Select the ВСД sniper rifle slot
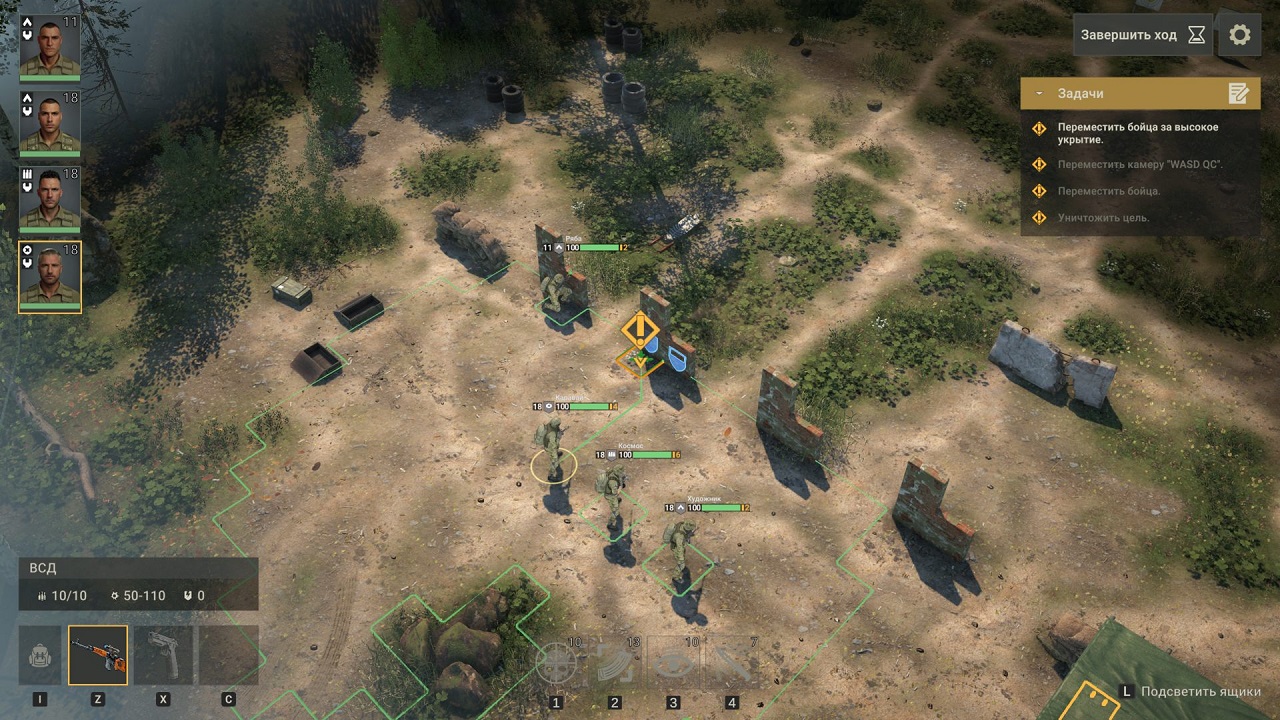1280x720 pixels. (99, 655)
